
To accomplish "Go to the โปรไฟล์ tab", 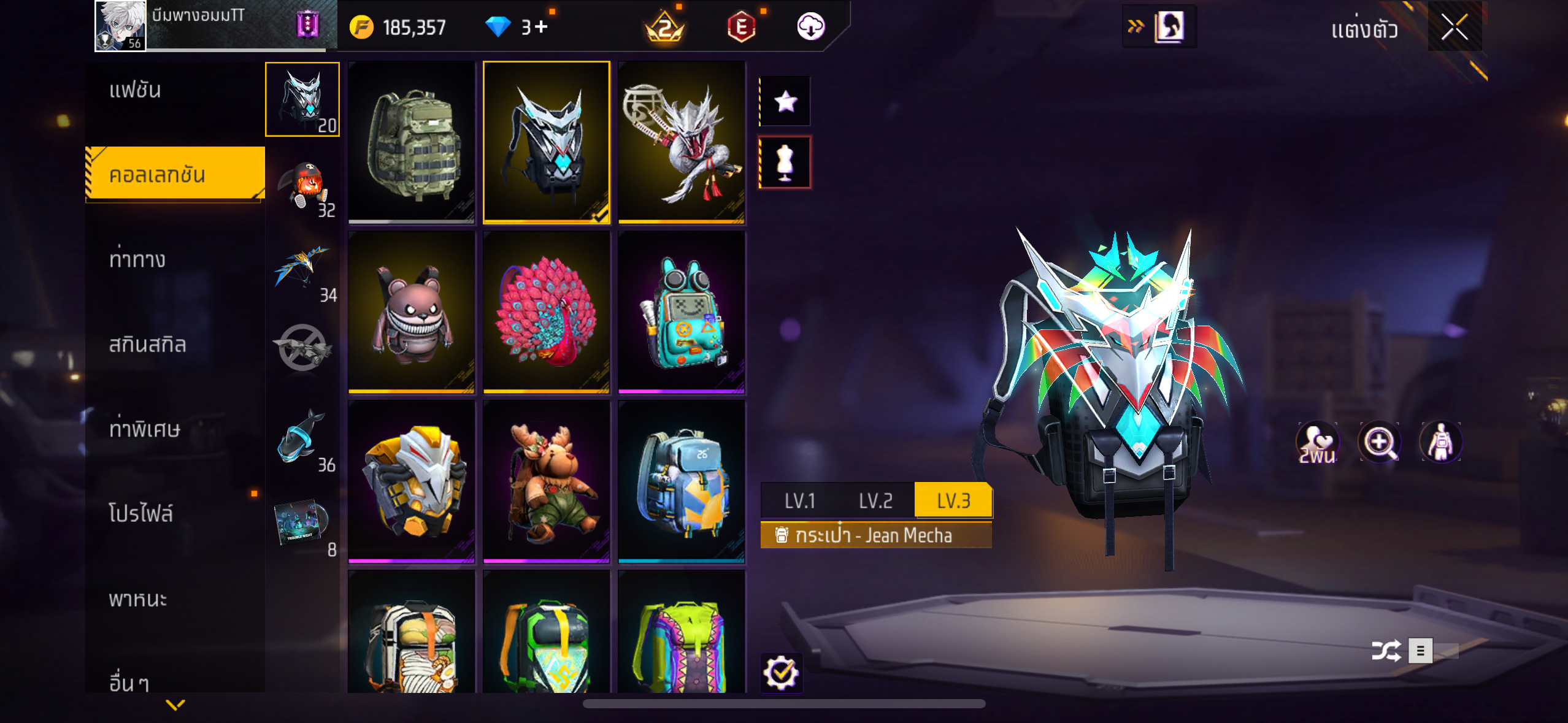I will [141, 514].
